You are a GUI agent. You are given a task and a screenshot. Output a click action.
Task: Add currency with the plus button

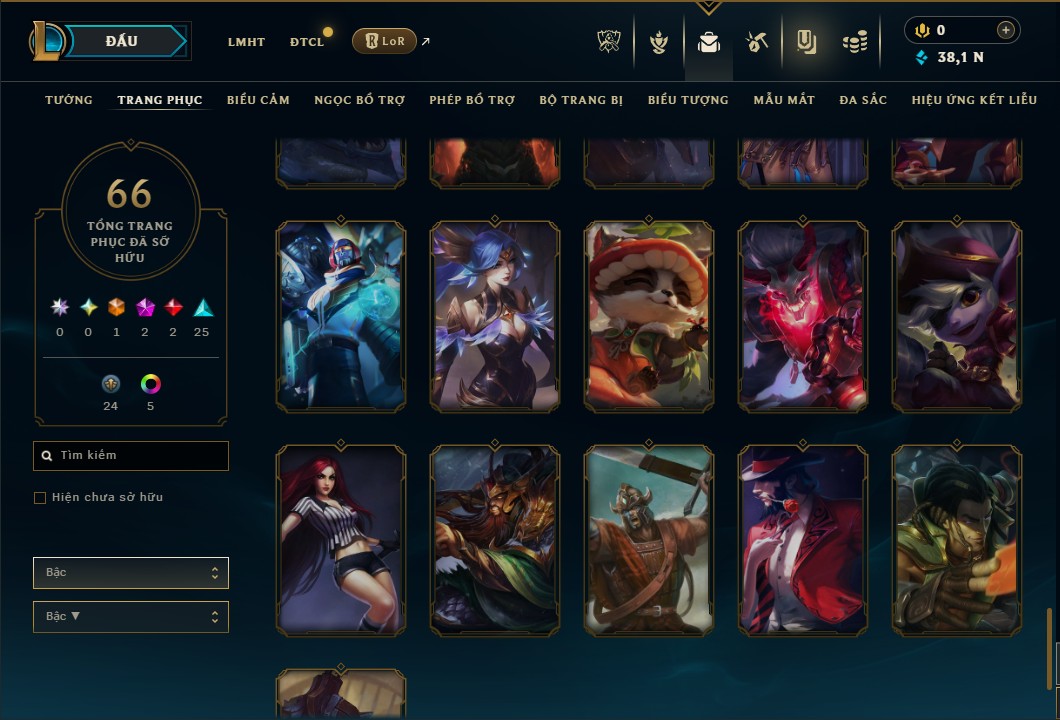(1006, 31)
